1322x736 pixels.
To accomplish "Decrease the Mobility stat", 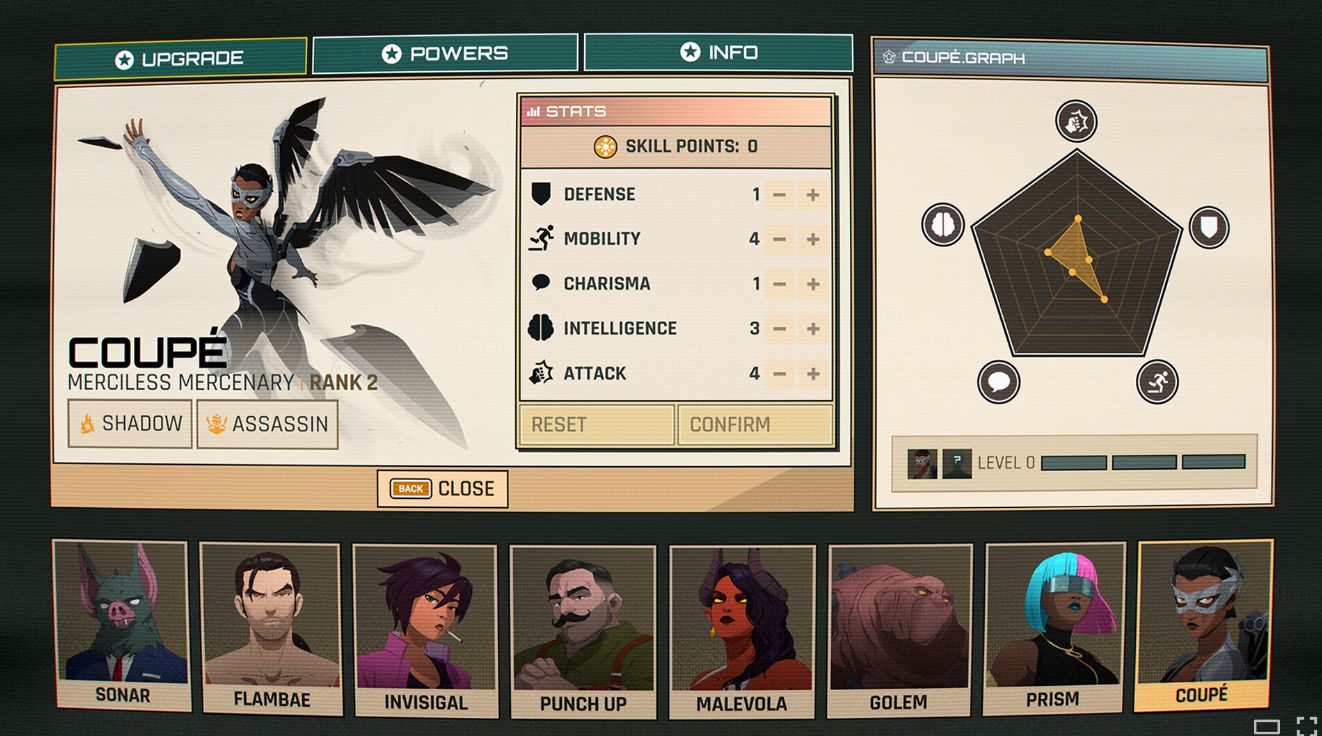I will pyautogui.click(x=780, y=240).
